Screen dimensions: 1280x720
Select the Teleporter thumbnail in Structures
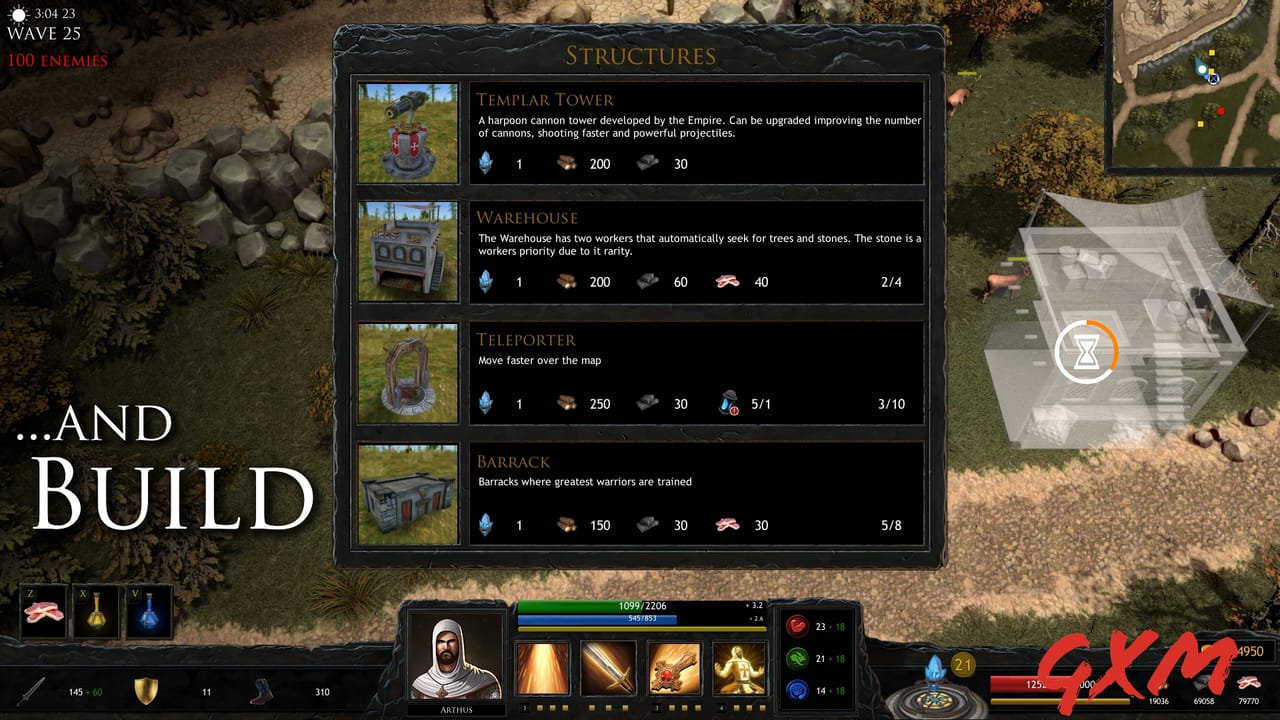[408, 372]
